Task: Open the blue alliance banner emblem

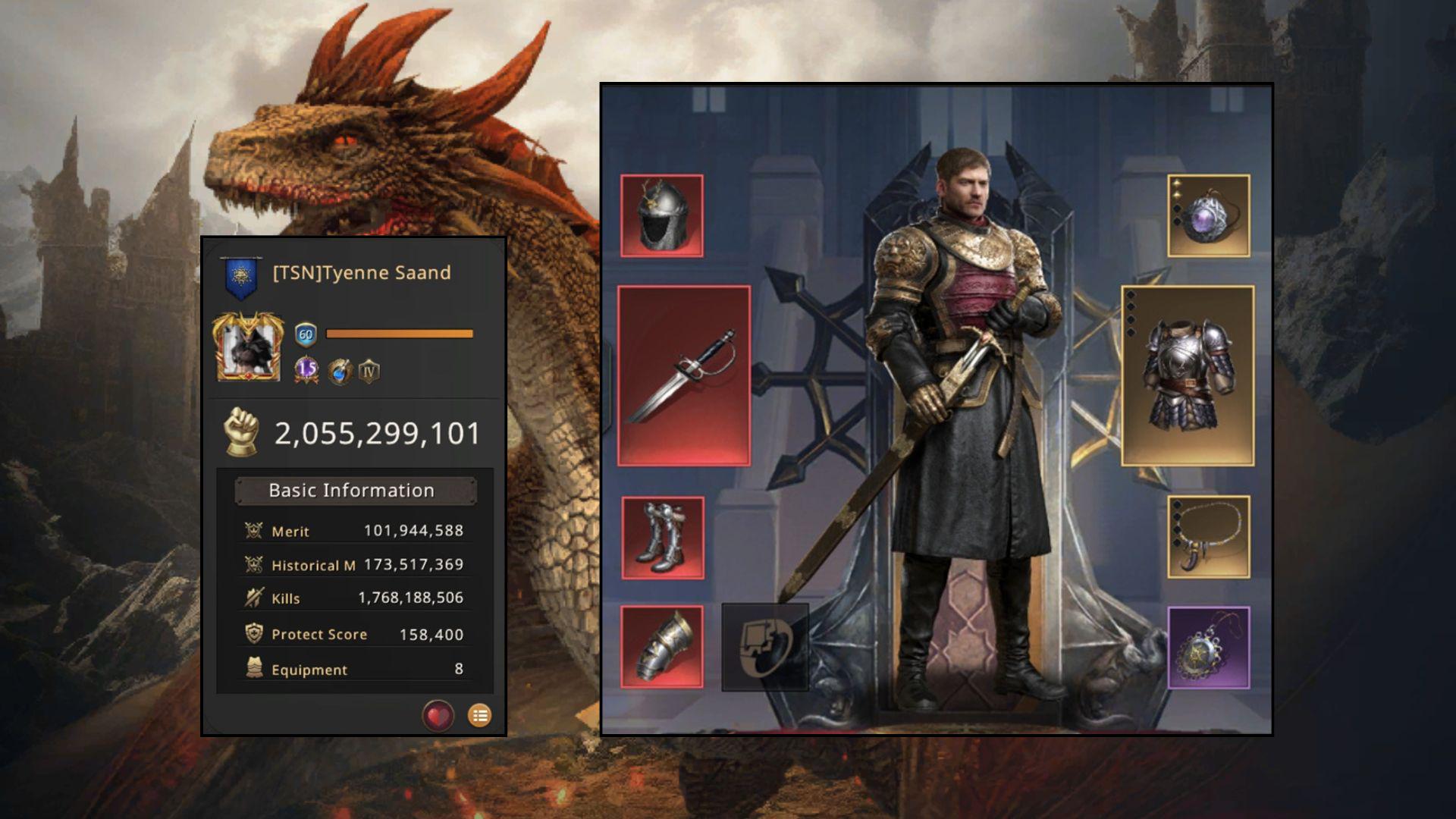Action: [241, 276]
